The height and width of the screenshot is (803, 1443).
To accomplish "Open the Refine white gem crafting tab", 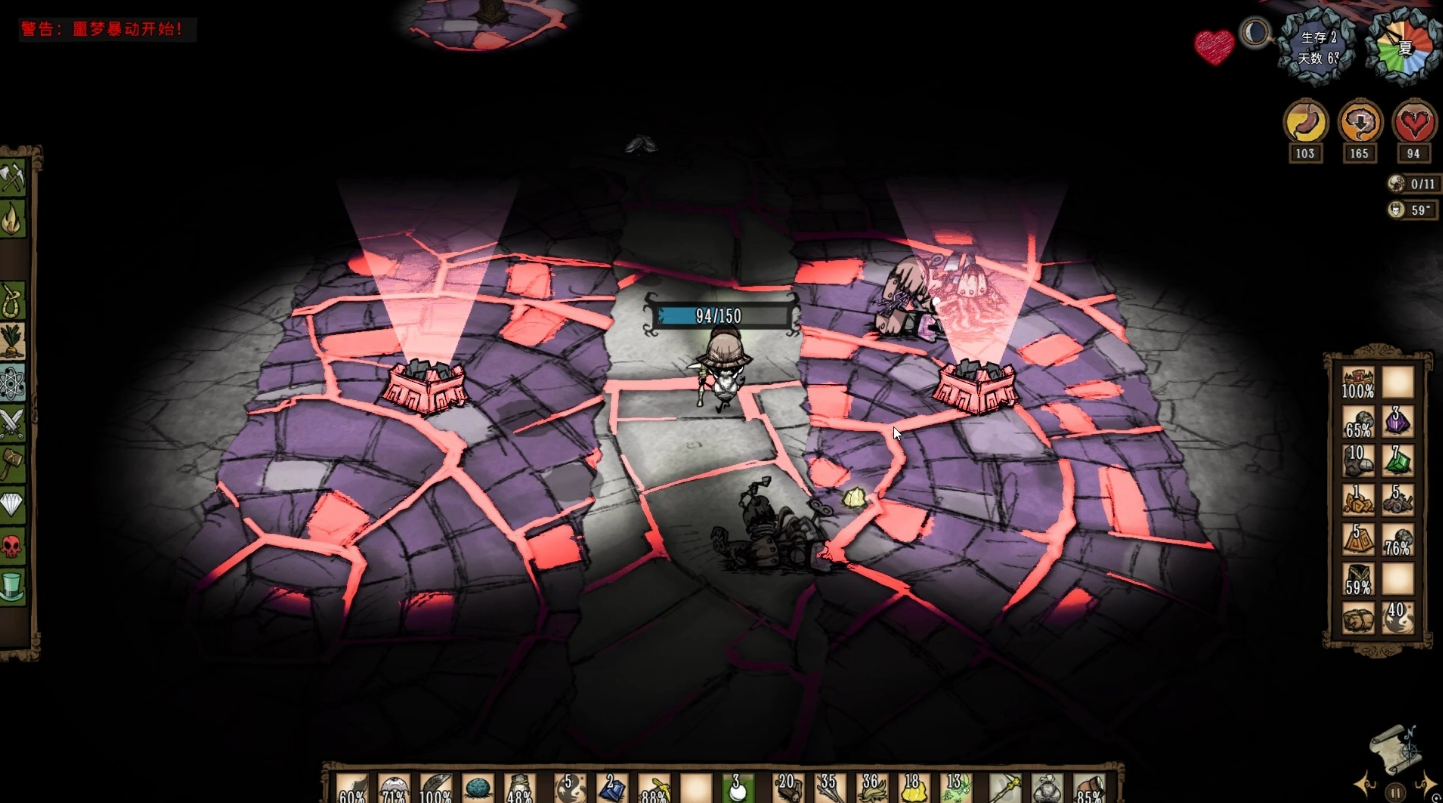I will (12, 505).
